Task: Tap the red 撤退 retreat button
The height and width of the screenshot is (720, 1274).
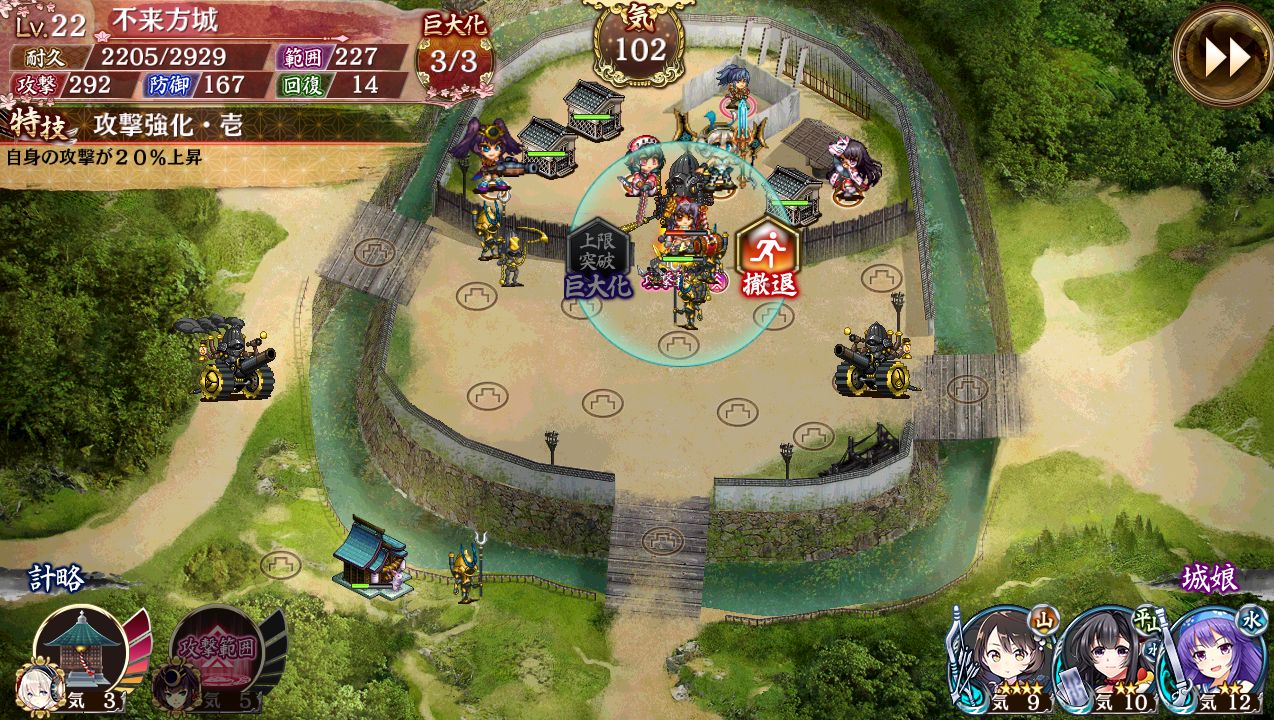Action: [768, 256]
